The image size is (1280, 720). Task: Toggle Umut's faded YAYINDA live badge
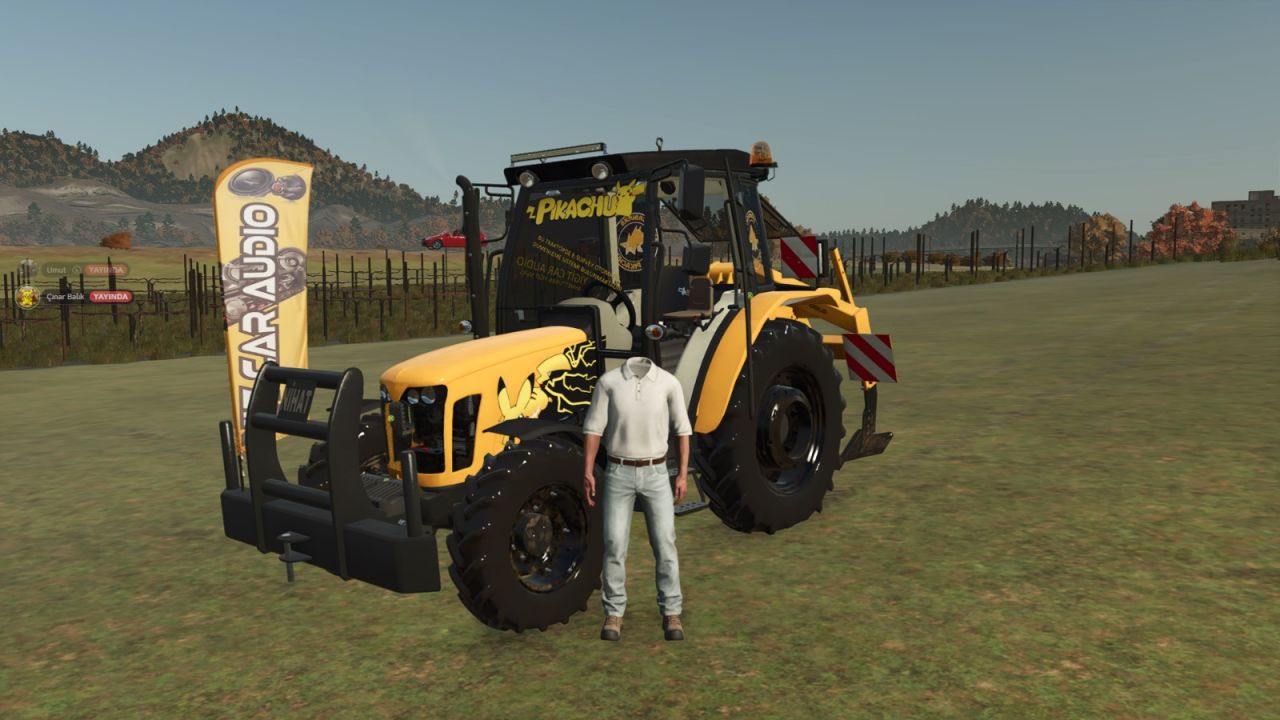[x=106, y=270]
